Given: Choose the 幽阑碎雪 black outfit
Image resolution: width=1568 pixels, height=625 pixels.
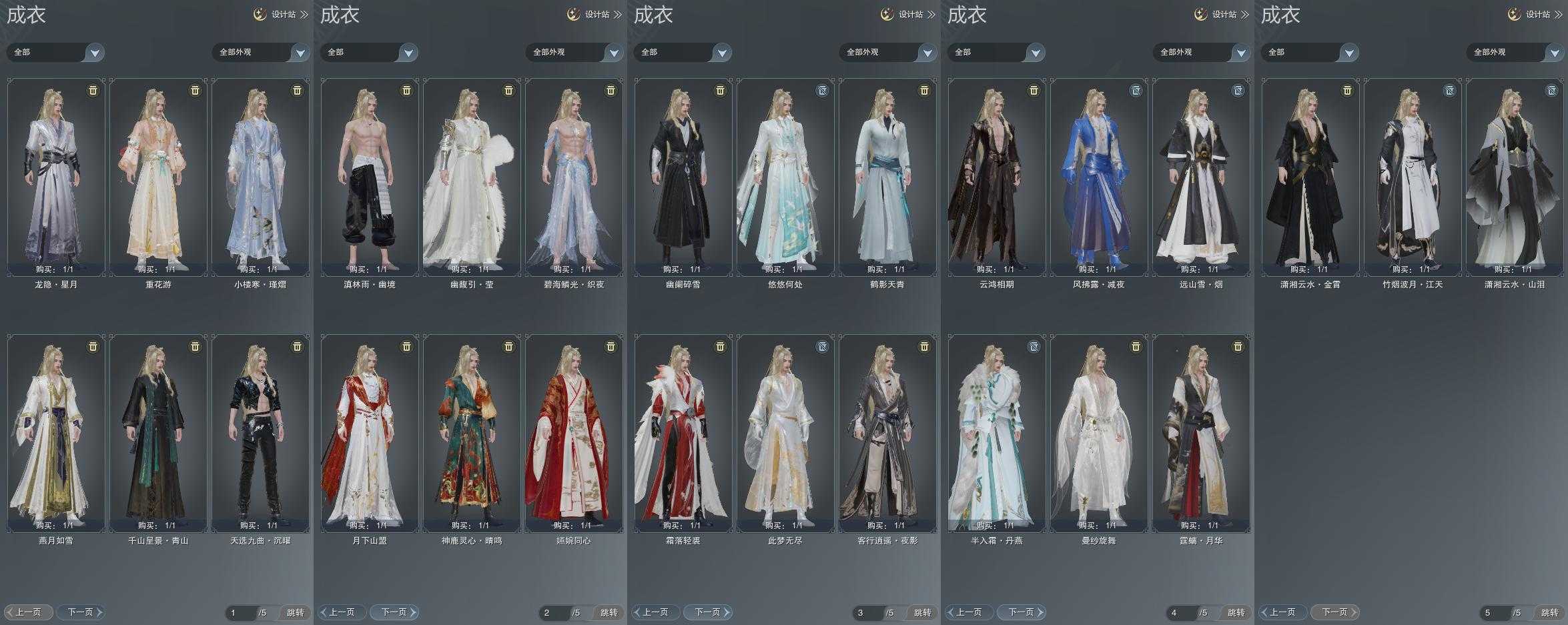Looking at the screenshot, I should pos(683,177).
